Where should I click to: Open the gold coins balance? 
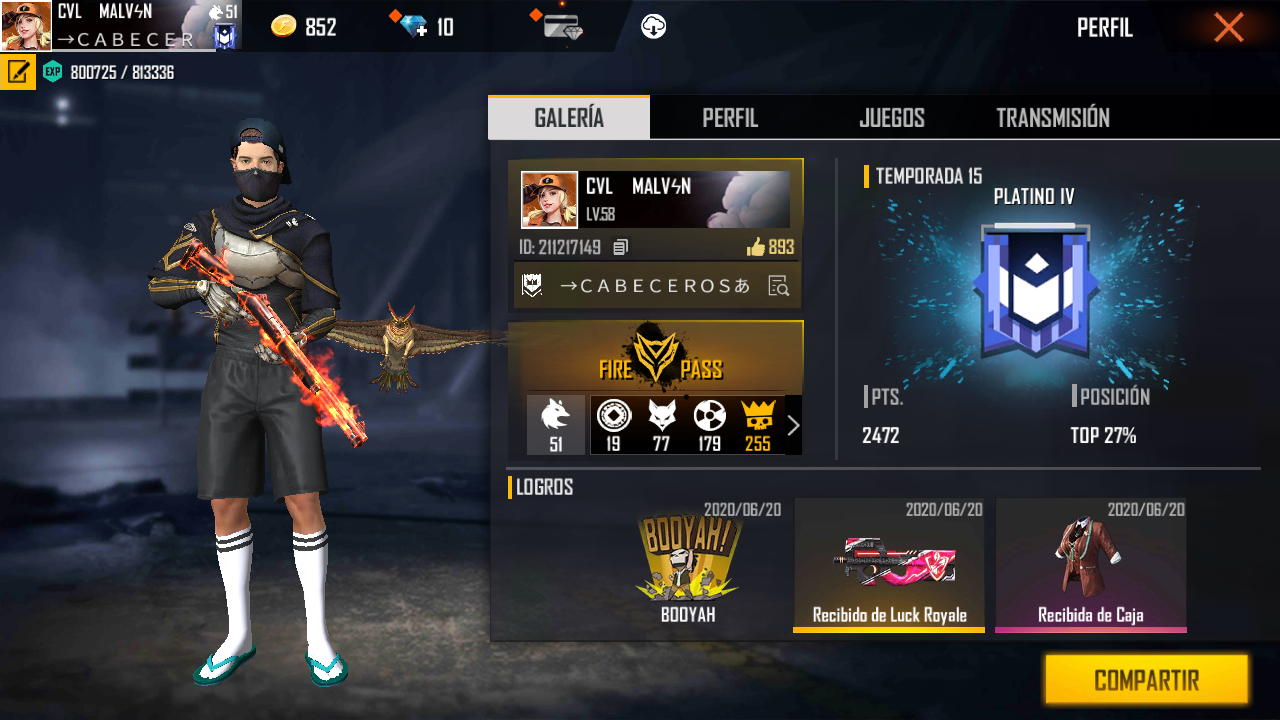(304, 27)
